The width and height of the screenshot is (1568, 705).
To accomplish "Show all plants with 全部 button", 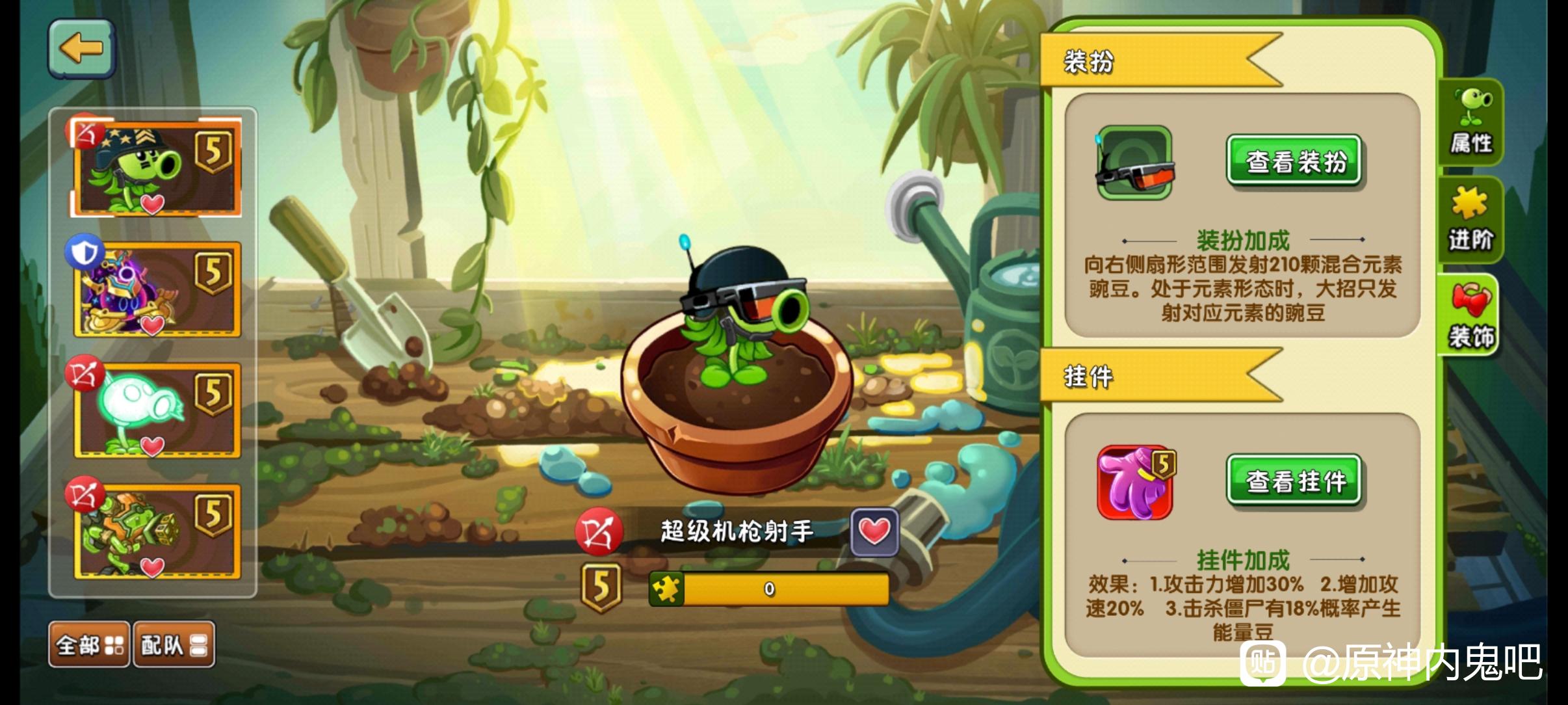I will [x=89, y=645].
